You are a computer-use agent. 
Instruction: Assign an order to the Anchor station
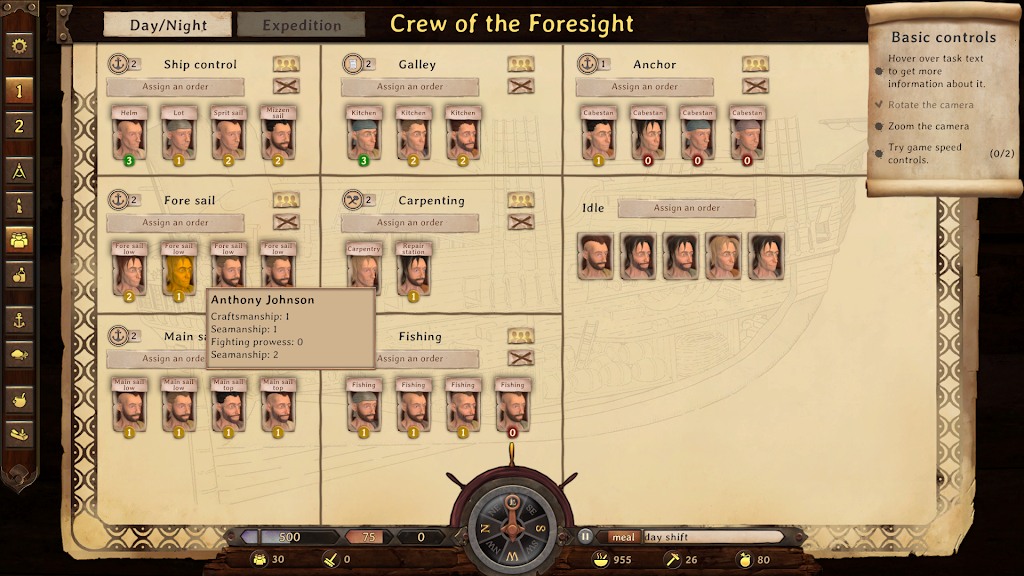point(645,87)
